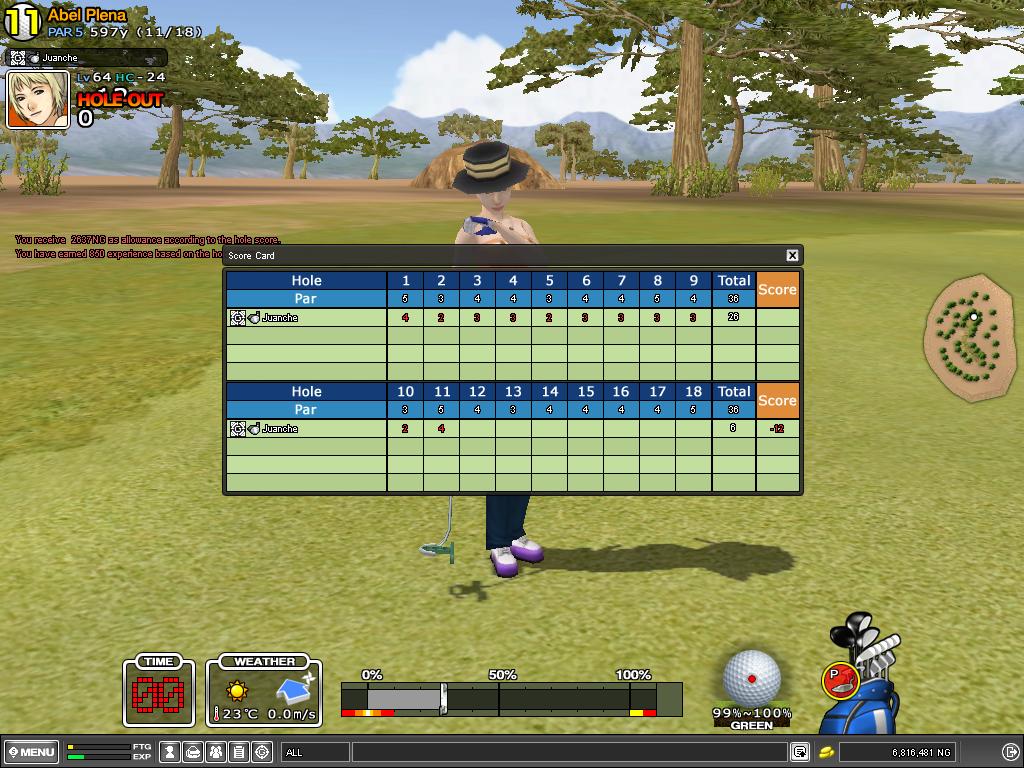Click the golf ball impact point indicator
The height and width of the screenshot is (768, 1024).
751,678
